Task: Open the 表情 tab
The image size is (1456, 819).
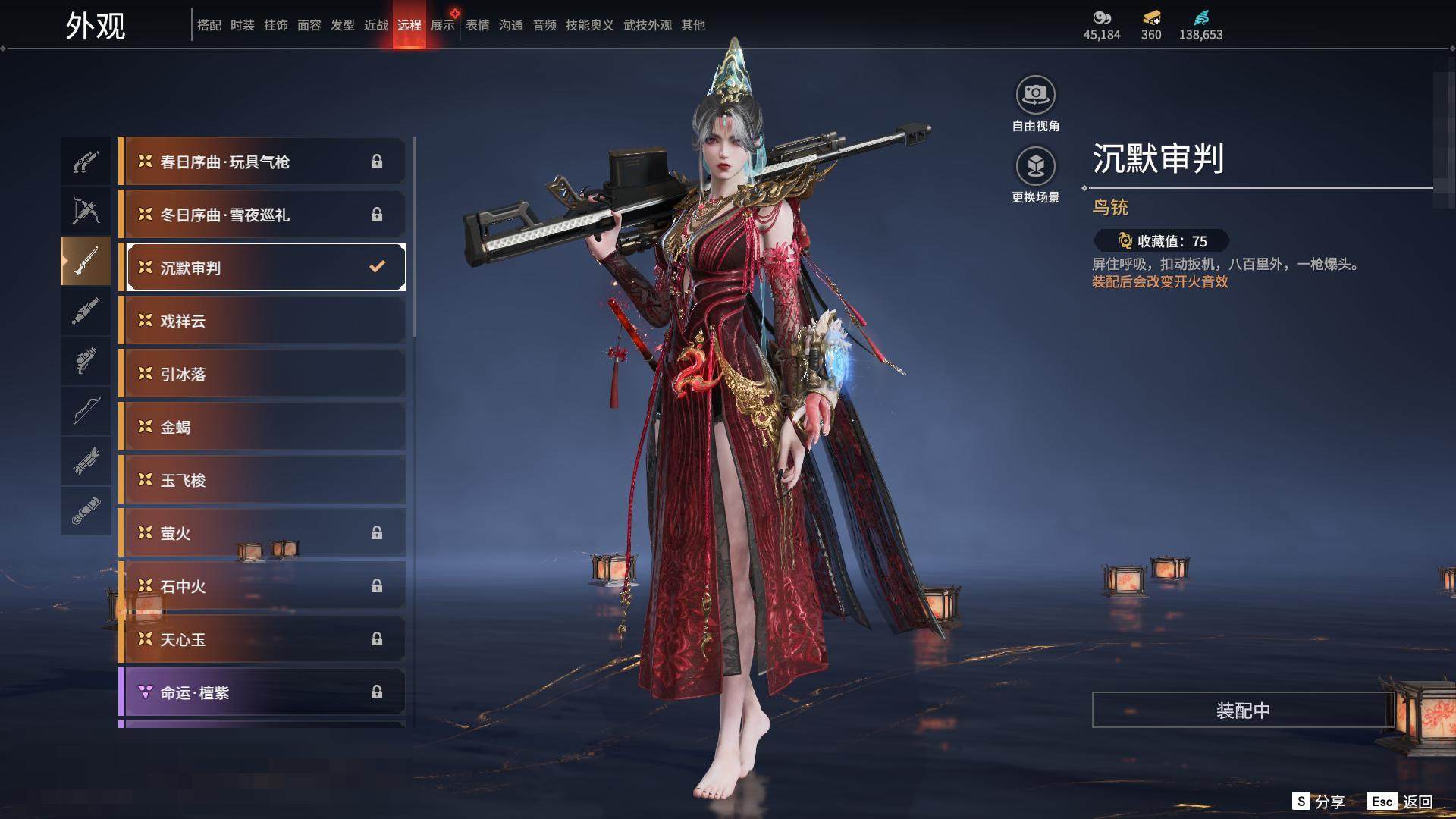Action: [478, 25]
